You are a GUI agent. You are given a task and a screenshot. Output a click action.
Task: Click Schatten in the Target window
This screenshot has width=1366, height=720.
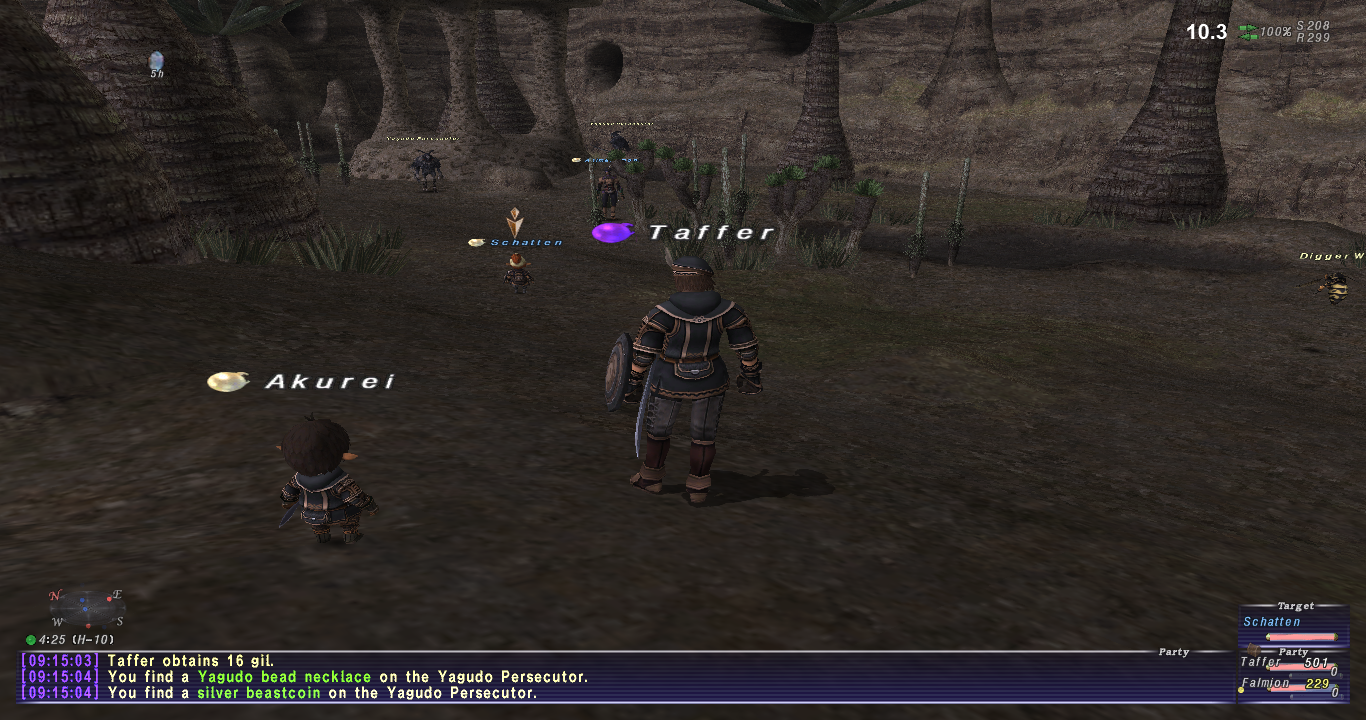(x=1272, y=622)
